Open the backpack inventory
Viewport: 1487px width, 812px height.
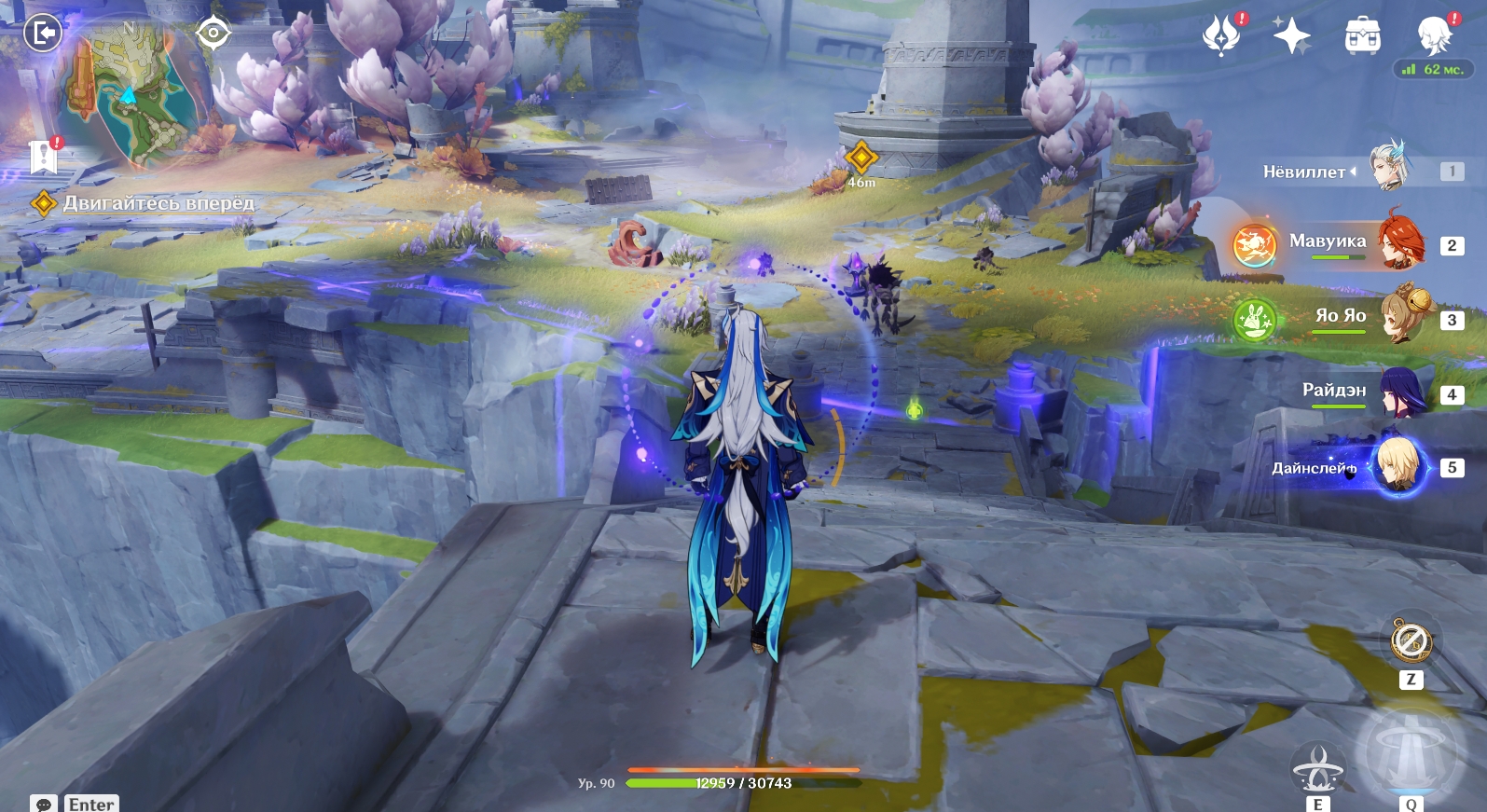(1362, 35)
